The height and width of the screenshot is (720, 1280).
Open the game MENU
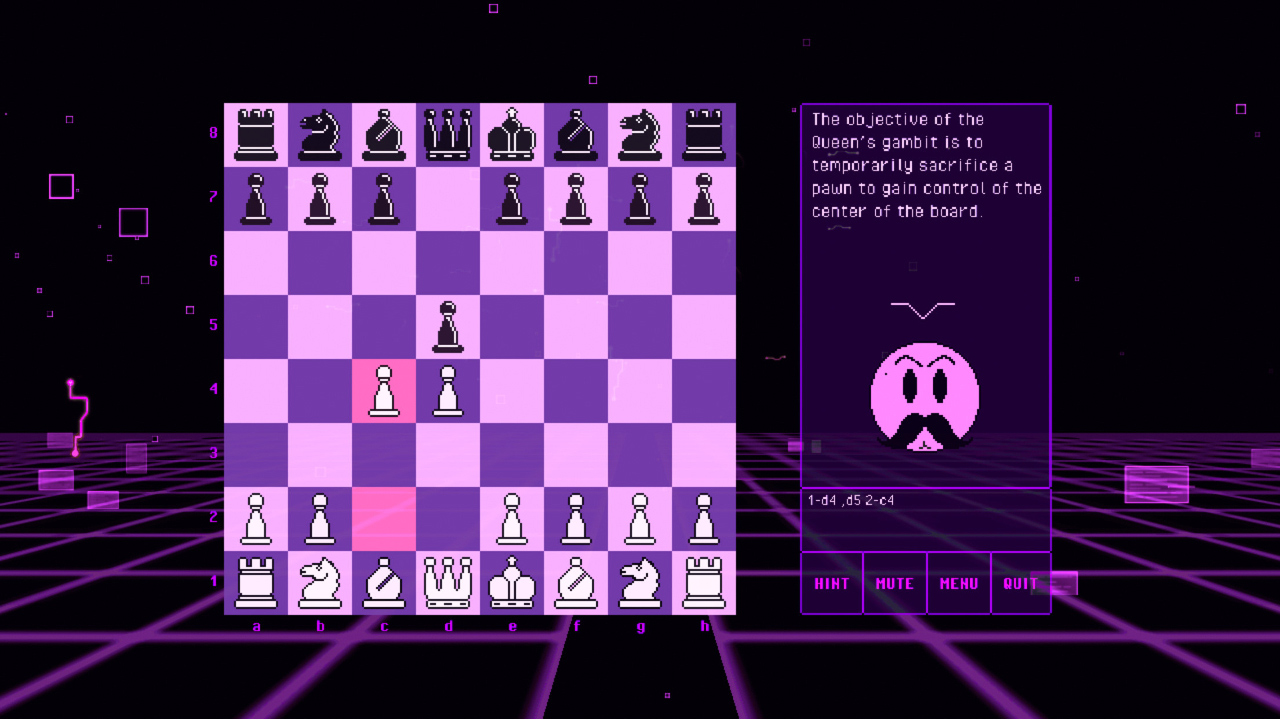point(958,583)
